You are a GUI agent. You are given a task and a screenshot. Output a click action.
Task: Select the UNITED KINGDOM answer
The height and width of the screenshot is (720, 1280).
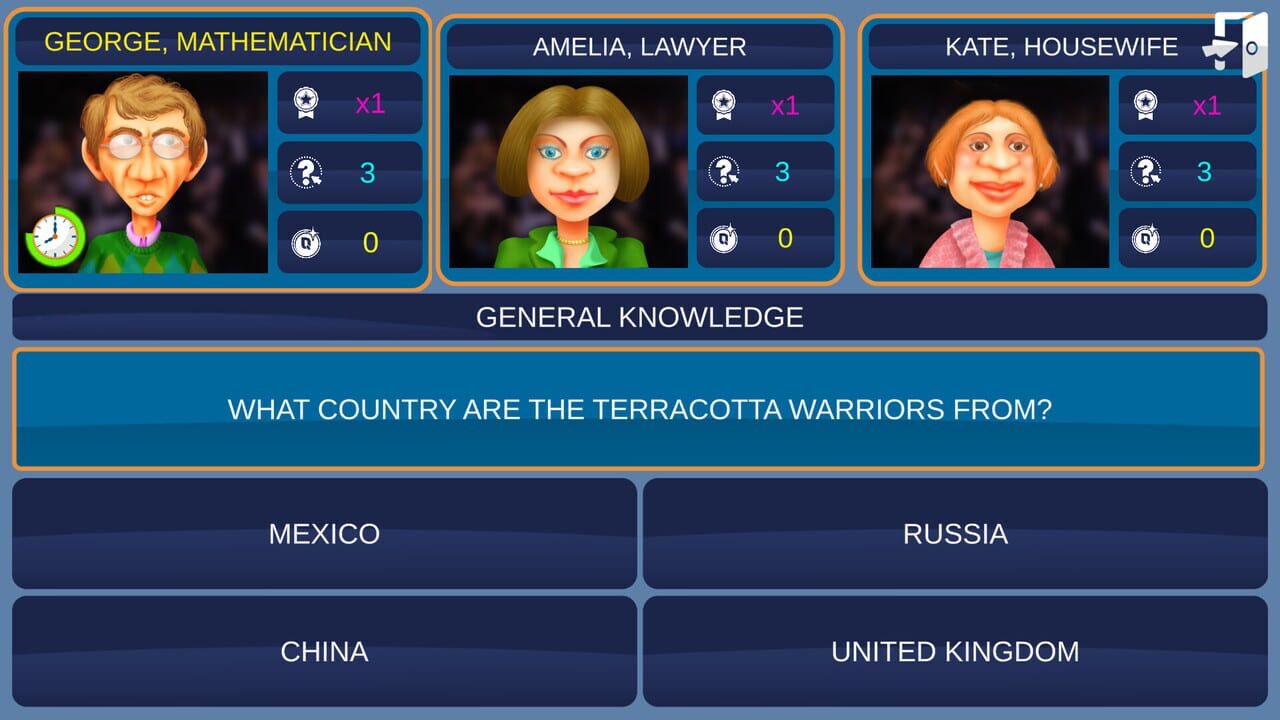(x=957, y=651)
